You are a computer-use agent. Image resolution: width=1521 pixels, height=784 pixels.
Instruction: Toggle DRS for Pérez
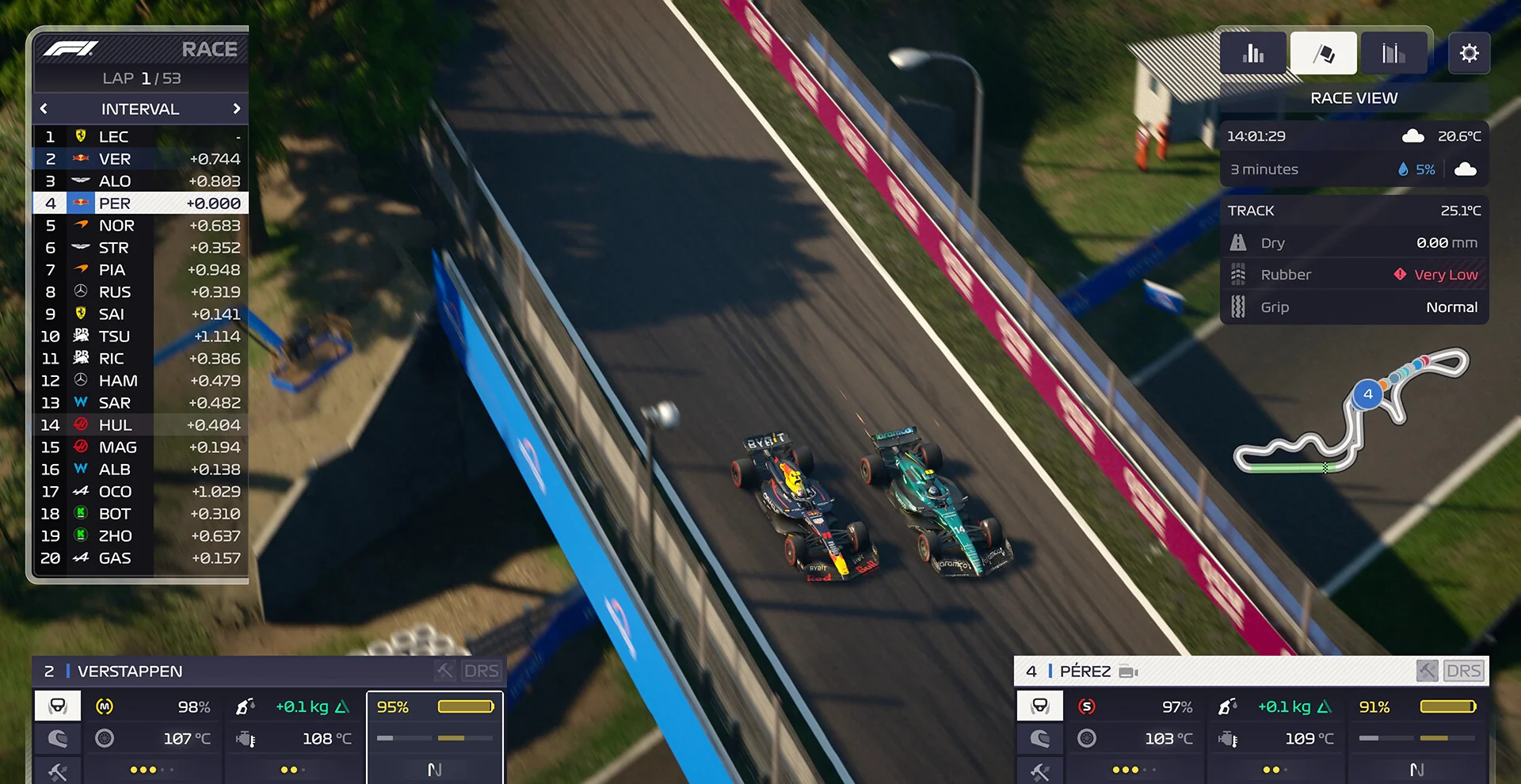1464,671
